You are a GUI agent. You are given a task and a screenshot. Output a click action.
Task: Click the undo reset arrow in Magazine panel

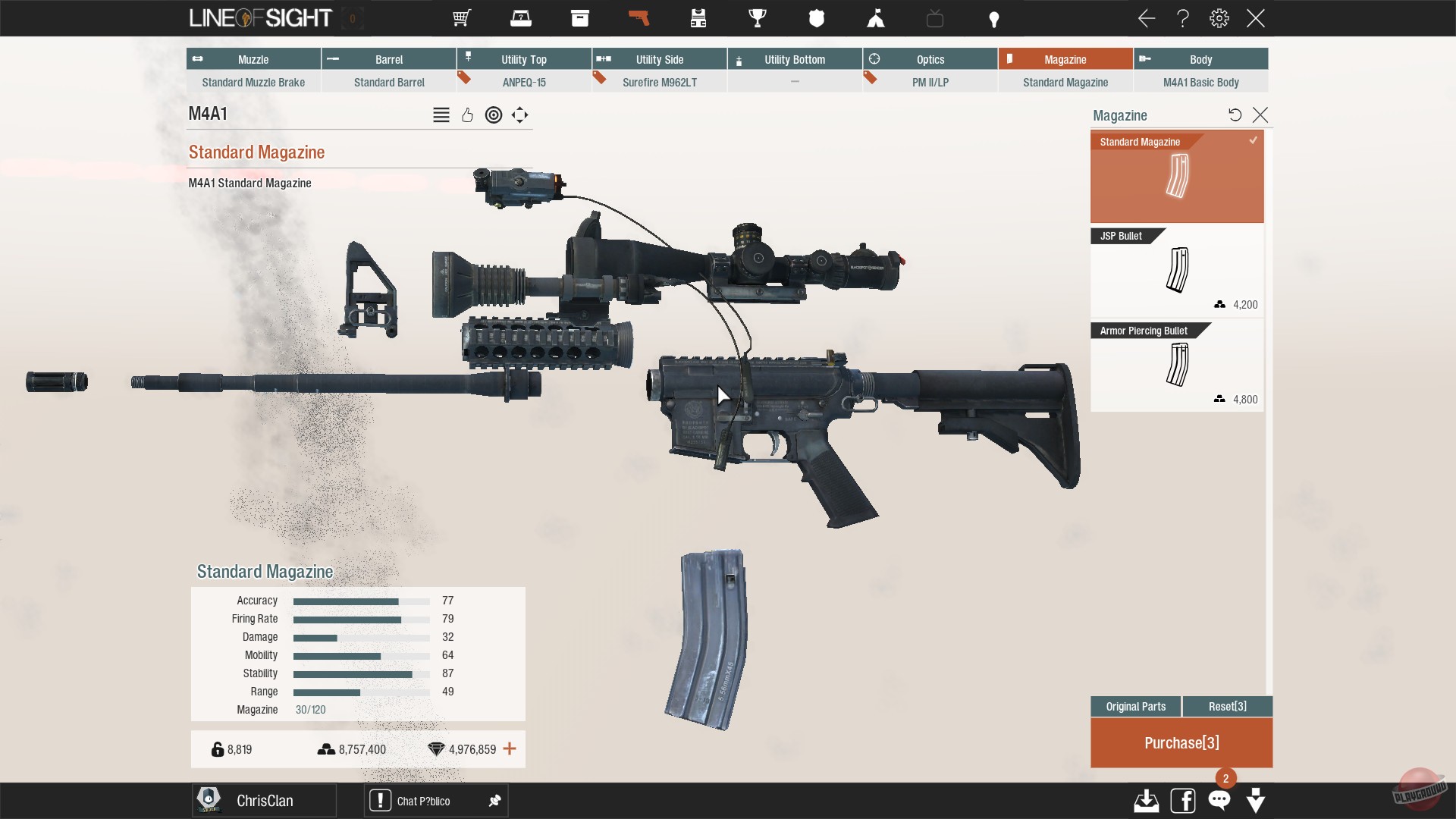[1235, 115]
